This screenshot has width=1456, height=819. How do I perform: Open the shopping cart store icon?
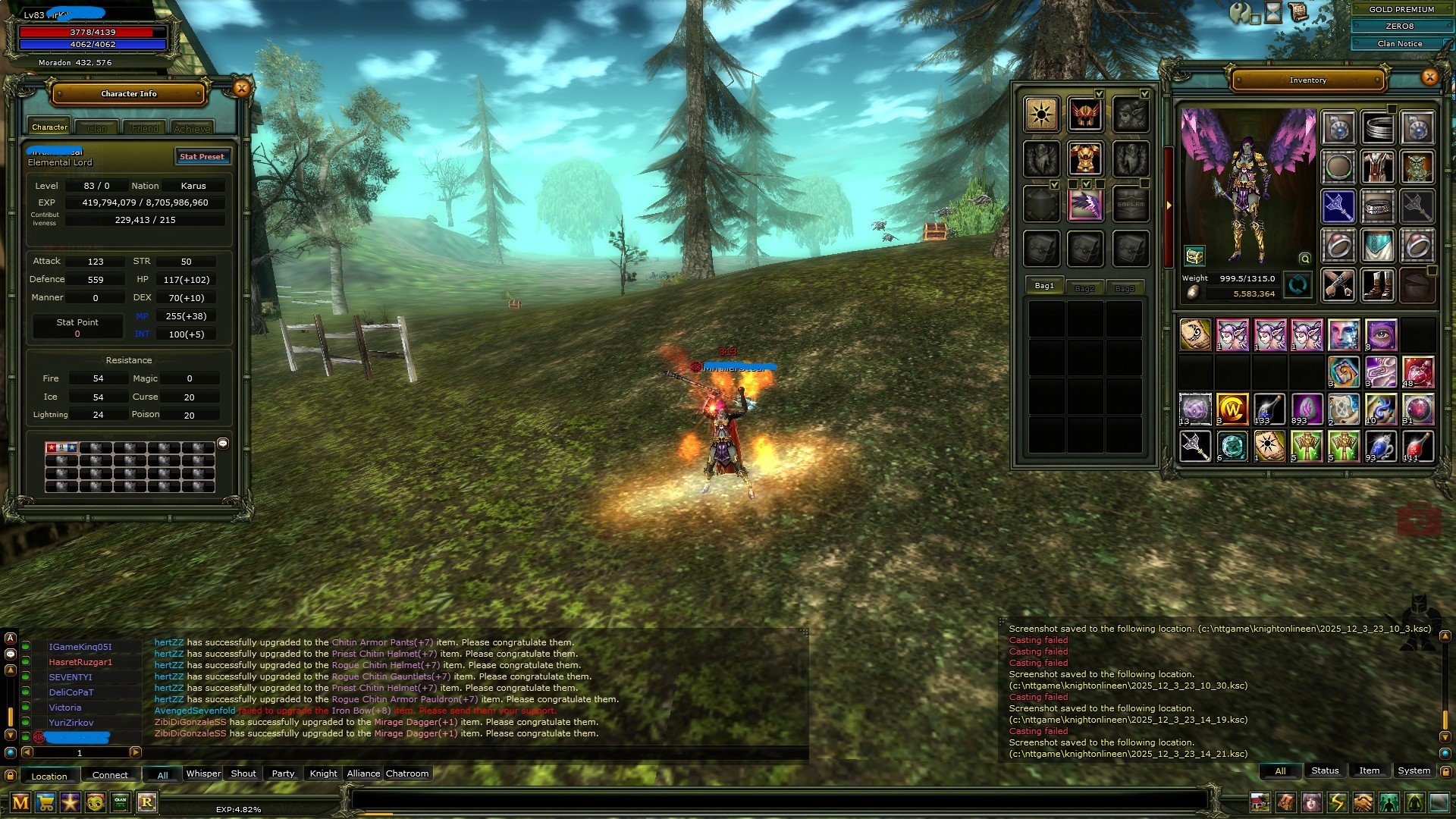[x=45, y=802]
